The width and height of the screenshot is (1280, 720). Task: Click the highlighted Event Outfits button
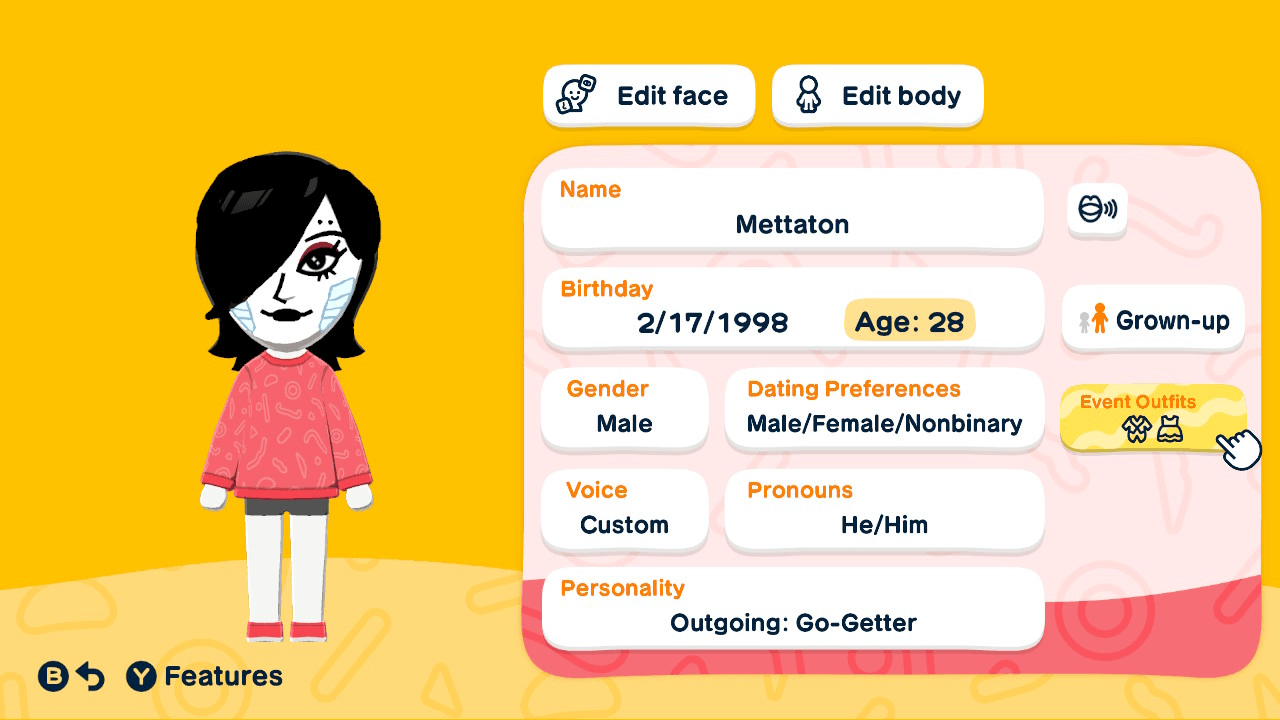(x=1152, y=417)
